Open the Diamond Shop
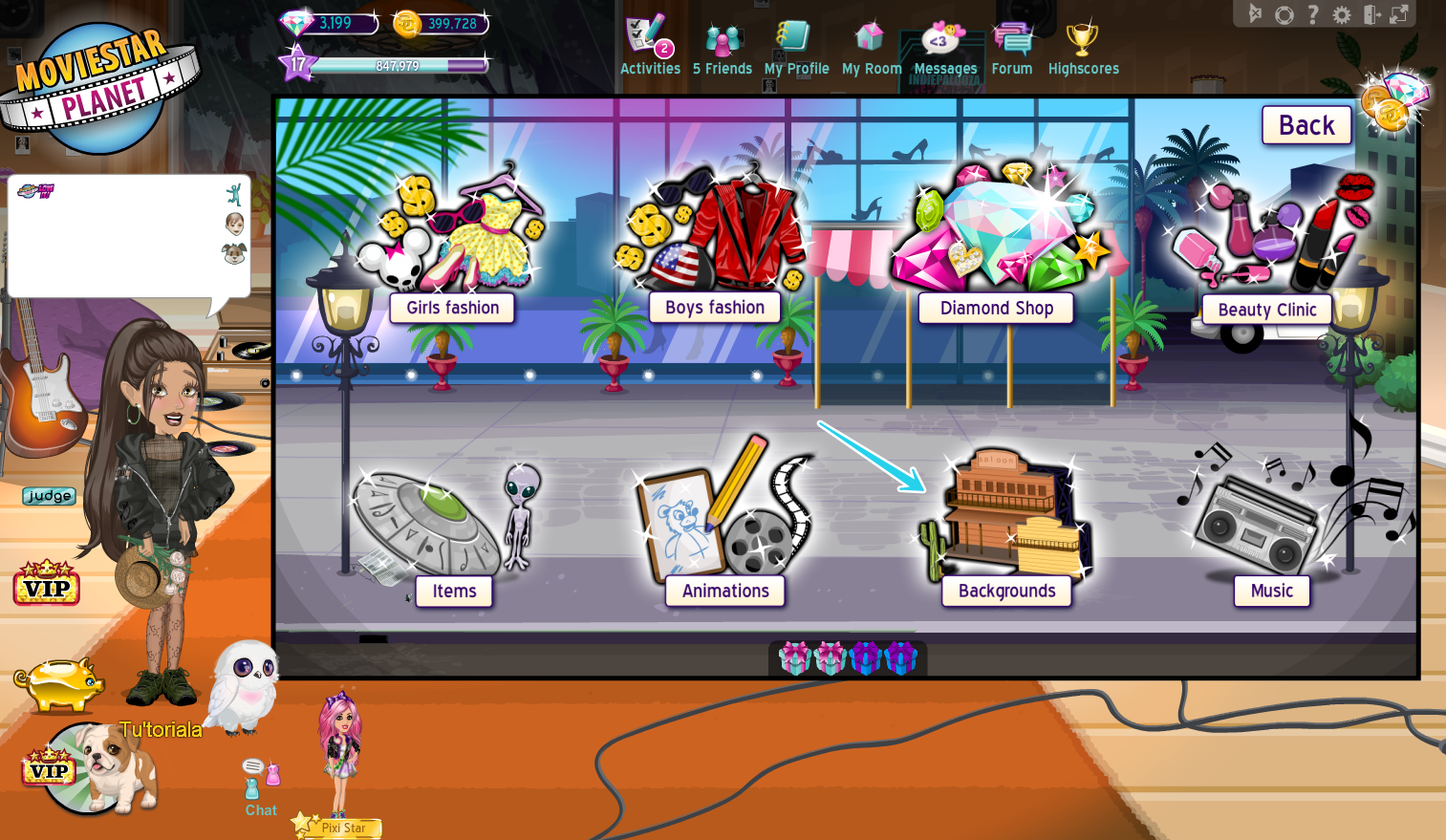 [x=995, y=308]
